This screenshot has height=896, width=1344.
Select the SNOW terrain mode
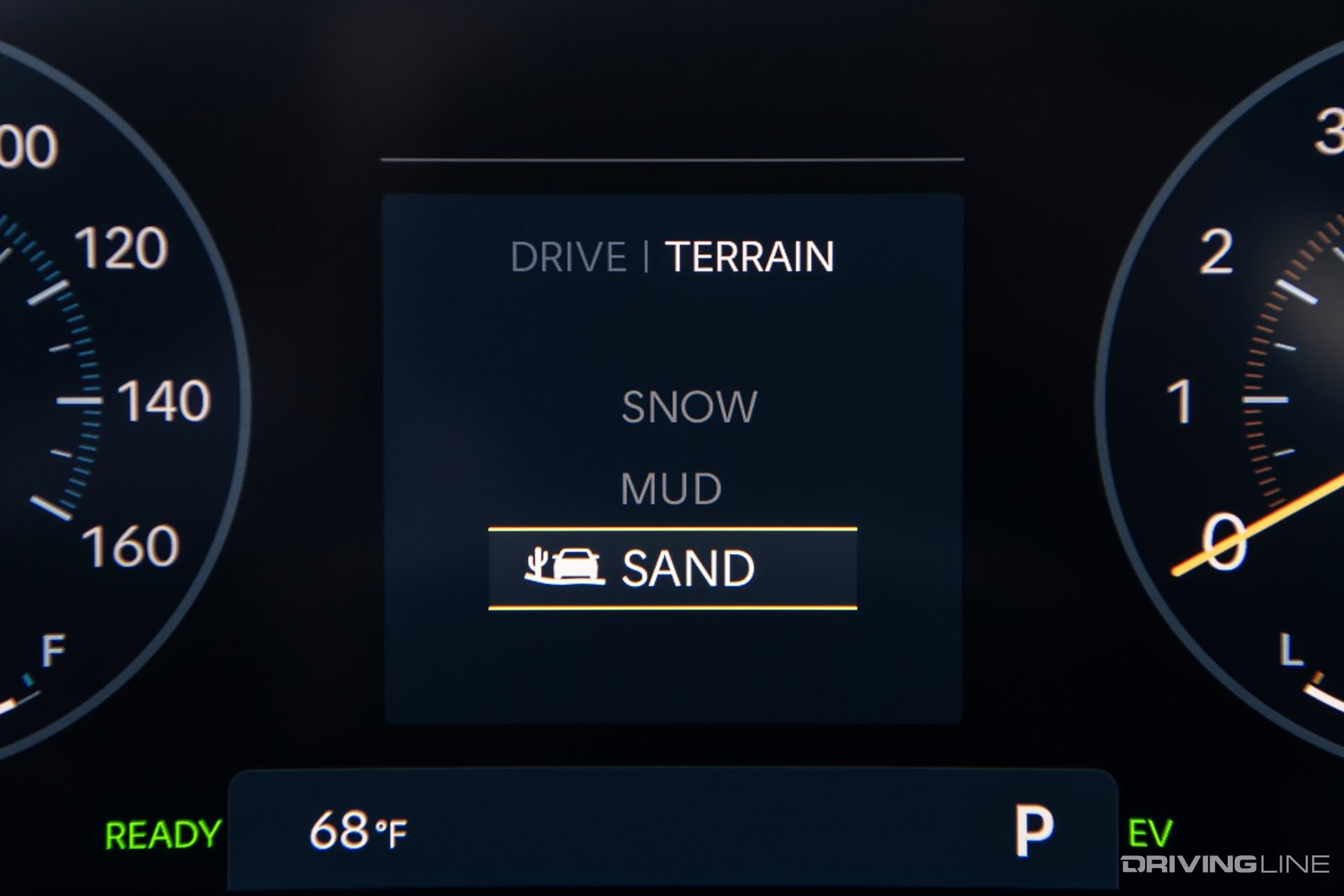coord(689,406)
